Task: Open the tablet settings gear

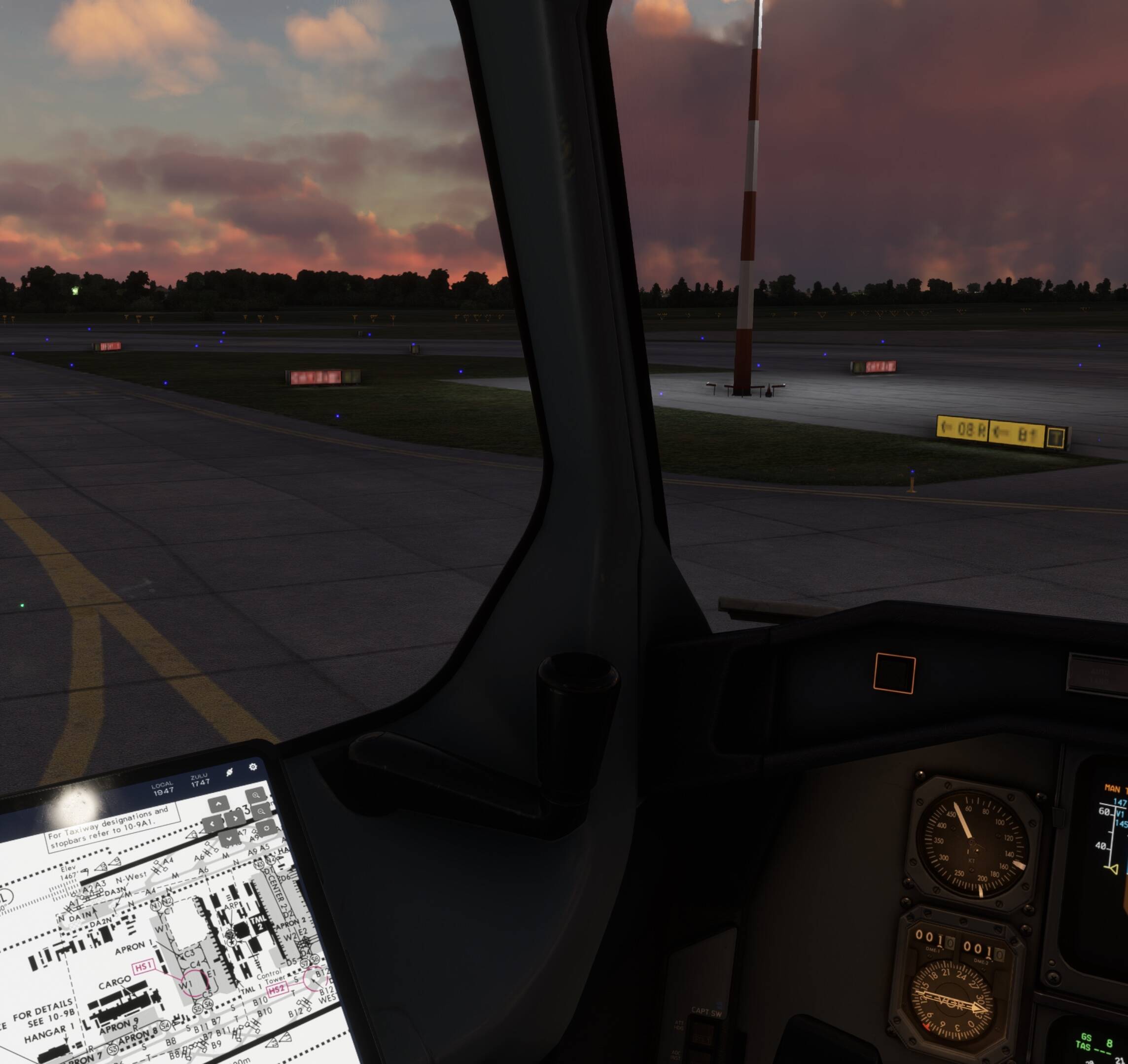Action: pos(253,767)
